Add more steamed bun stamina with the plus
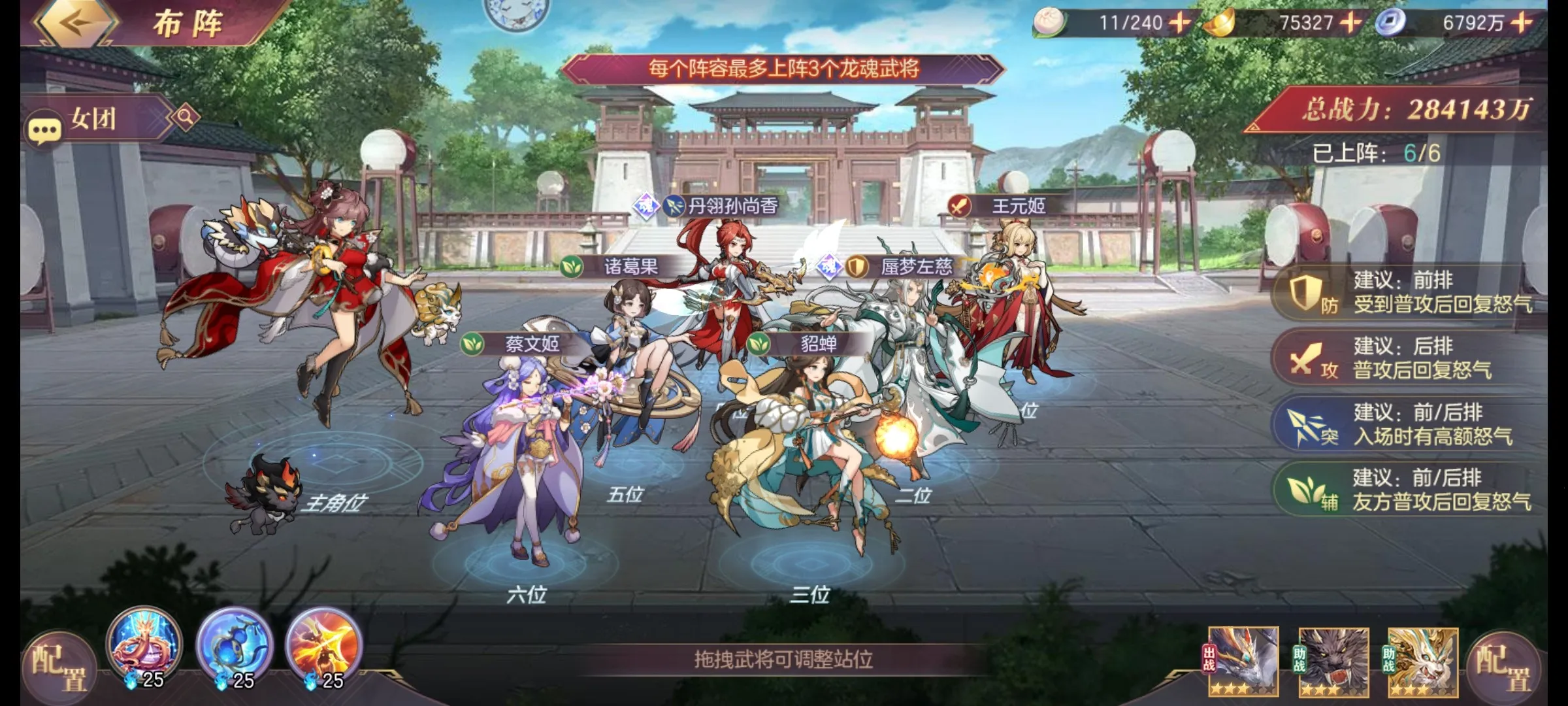Image resolution: width=1568 pixels, height=706 pixels. (1179, 23)
